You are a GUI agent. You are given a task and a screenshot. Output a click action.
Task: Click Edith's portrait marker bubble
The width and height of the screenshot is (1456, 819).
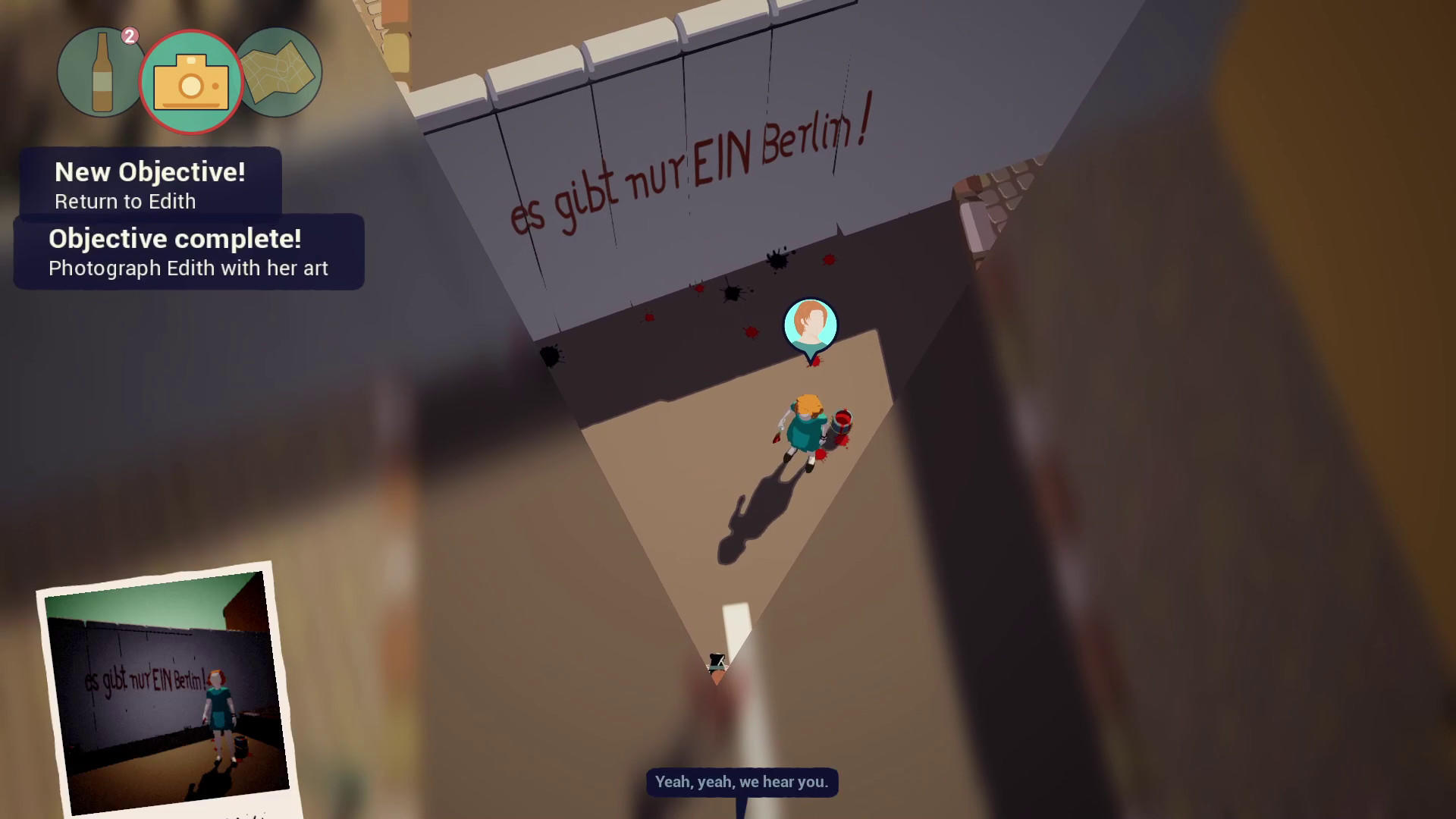(811, 325)
